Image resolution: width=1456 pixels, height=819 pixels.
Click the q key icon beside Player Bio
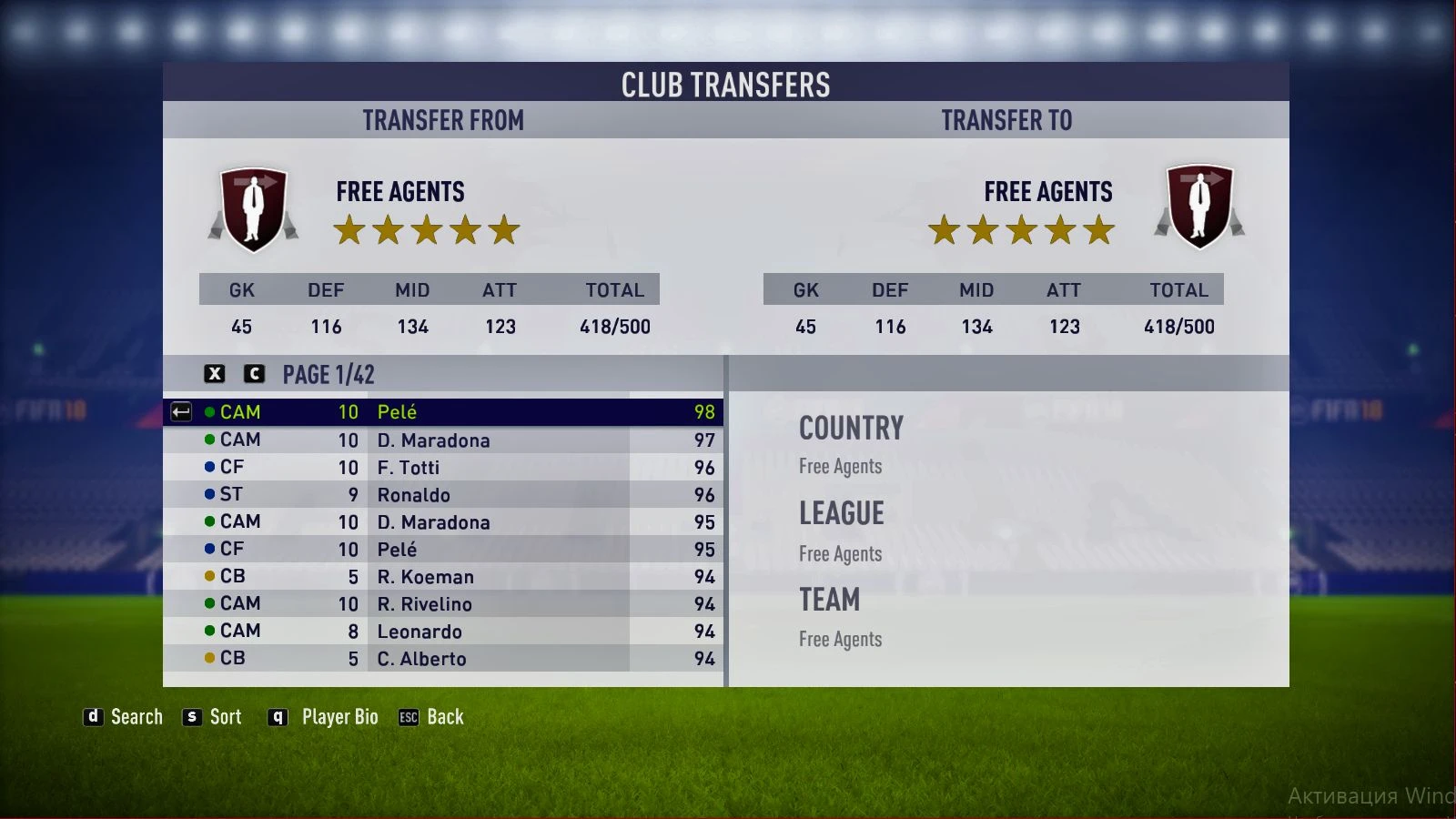pyautogui.click(x=277, y=717)
